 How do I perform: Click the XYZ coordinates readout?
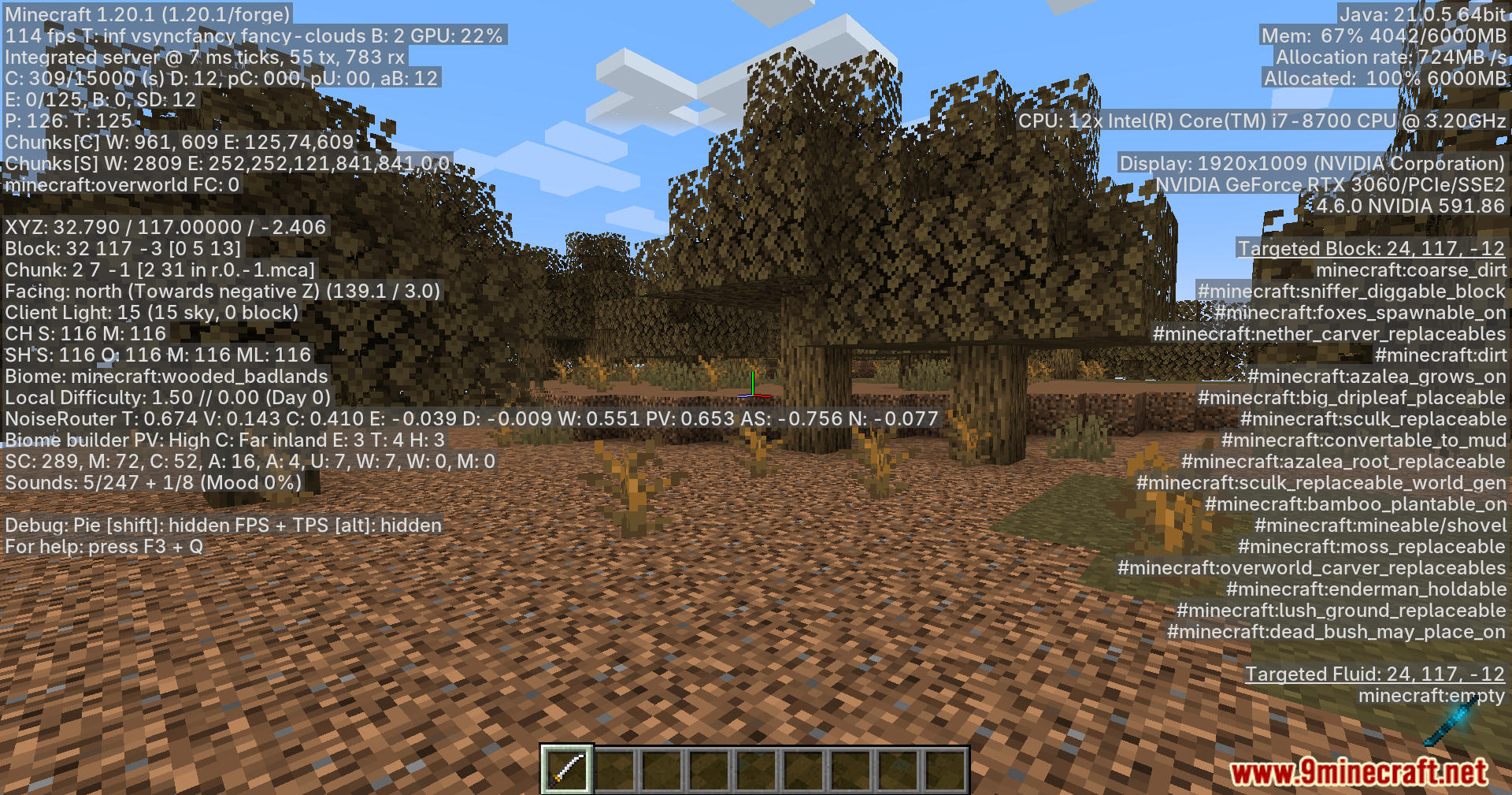[165, 227]
